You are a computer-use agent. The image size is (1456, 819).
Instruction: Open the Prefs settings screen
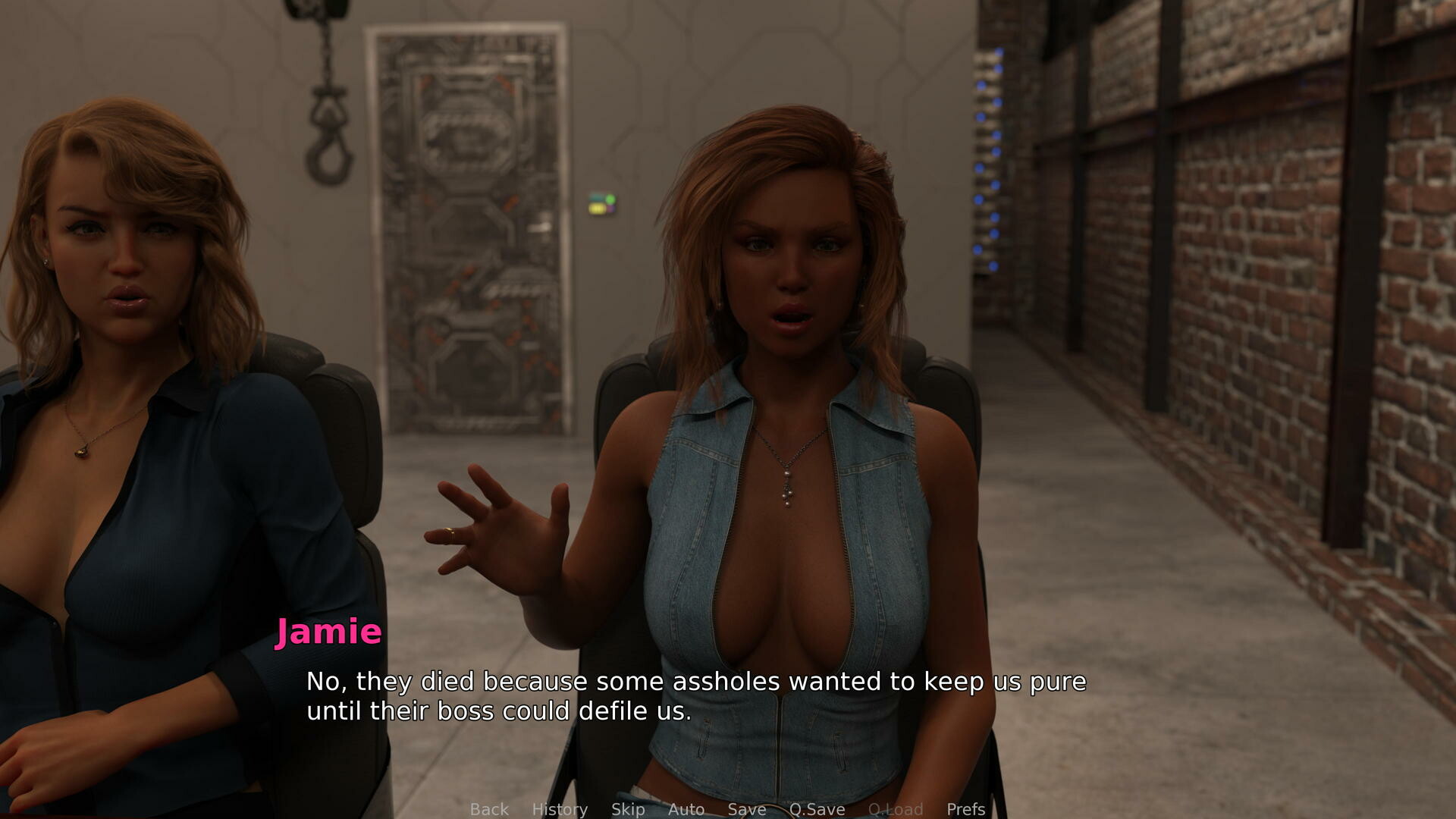(965, 809)
